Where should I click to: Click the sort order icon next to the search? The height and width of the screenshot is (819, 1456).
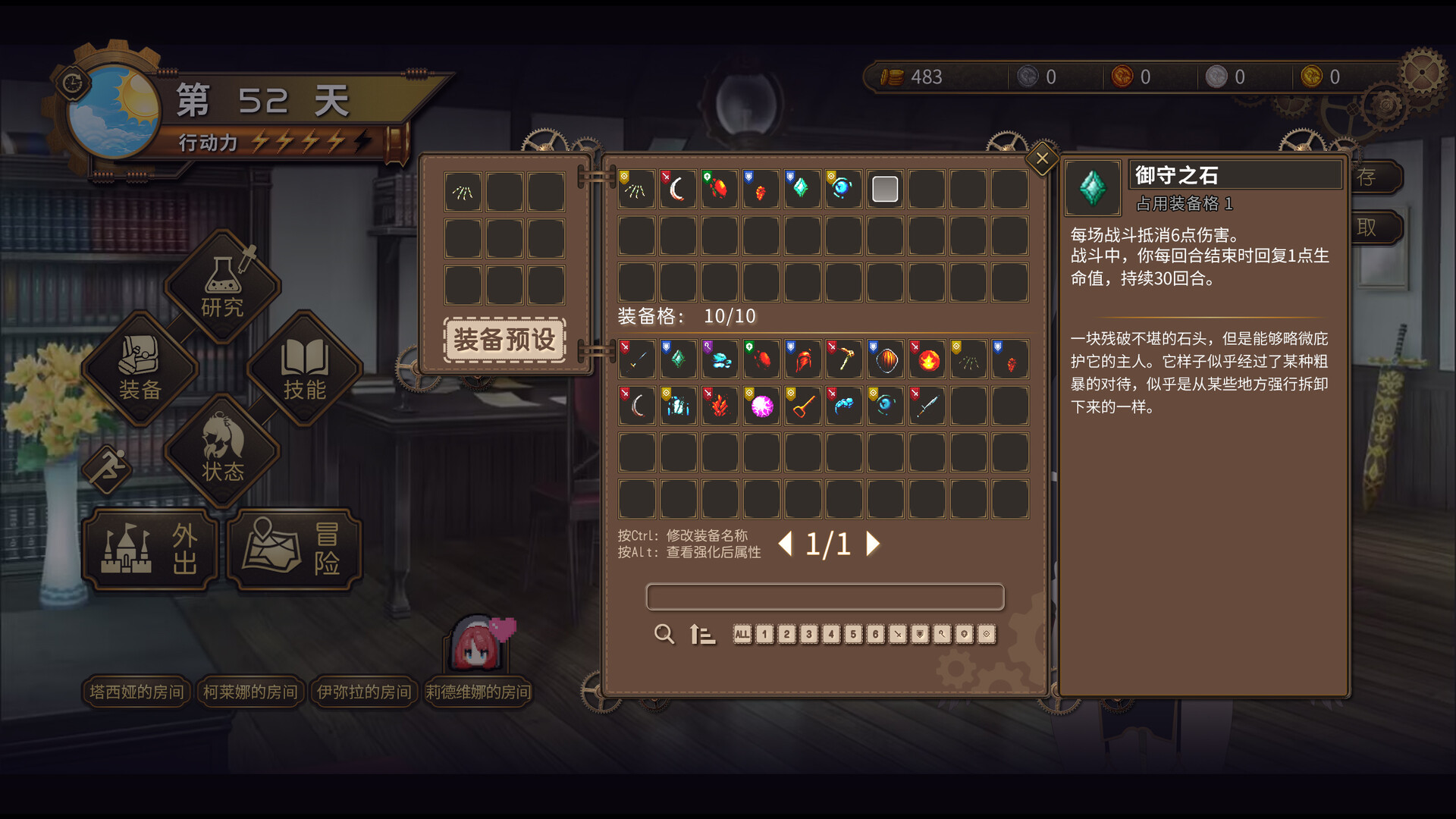coord(701,635)
